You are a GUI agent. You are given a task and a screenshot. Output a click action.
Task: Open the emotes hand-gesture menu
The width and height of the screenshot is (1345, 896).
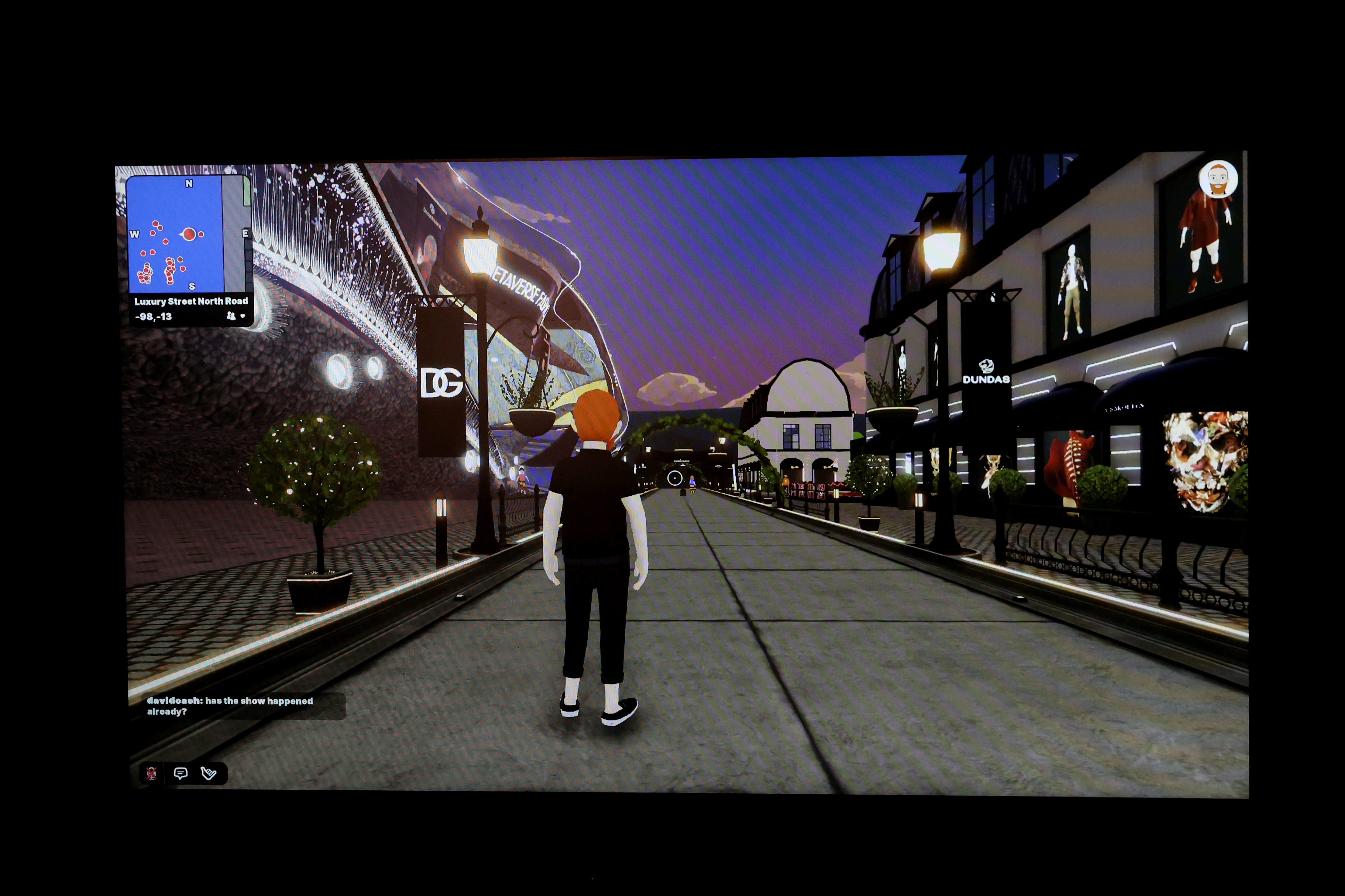209,774
